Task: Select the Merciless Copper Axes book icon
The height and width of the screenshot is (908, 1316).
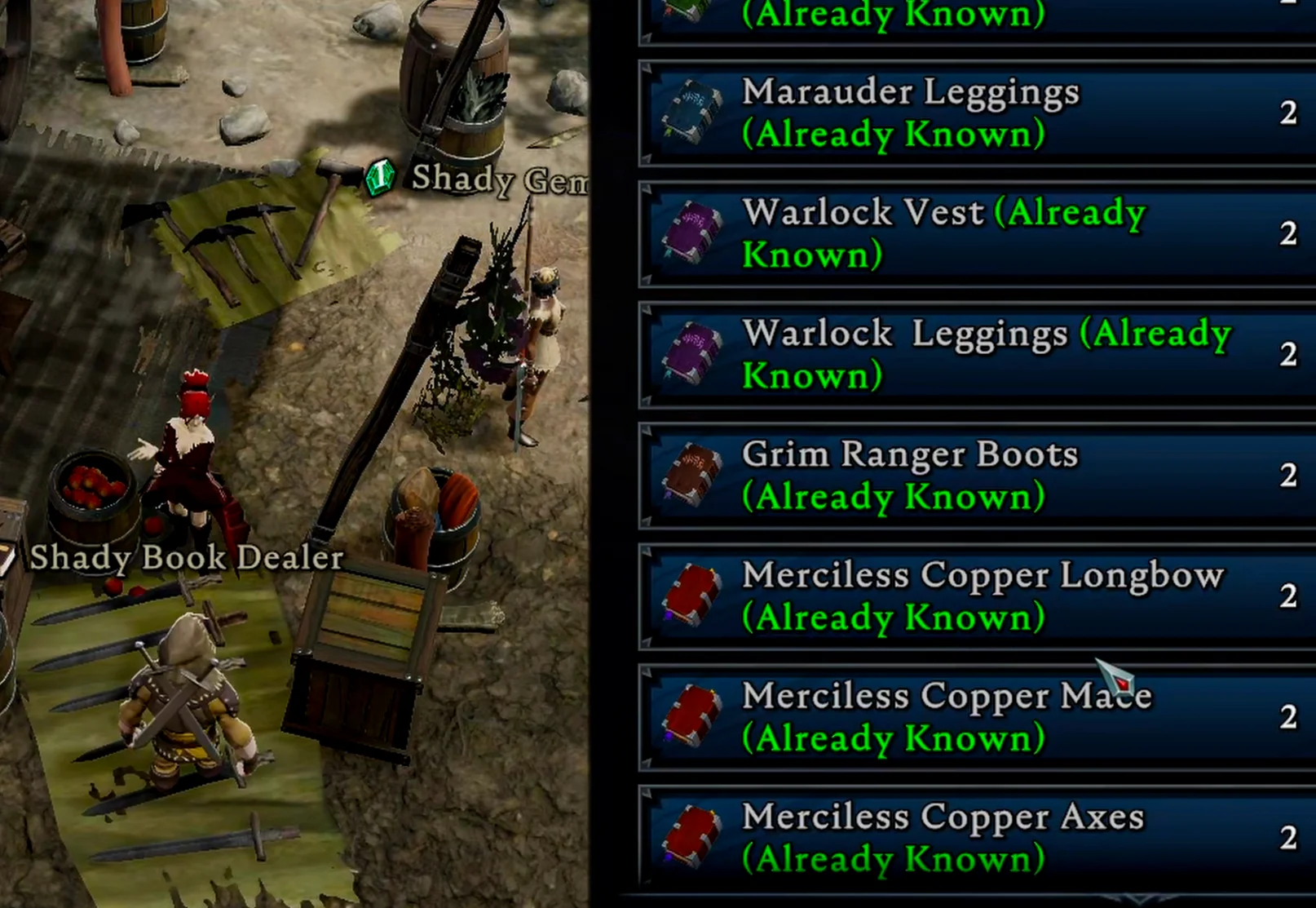Action: pos(692,835)
